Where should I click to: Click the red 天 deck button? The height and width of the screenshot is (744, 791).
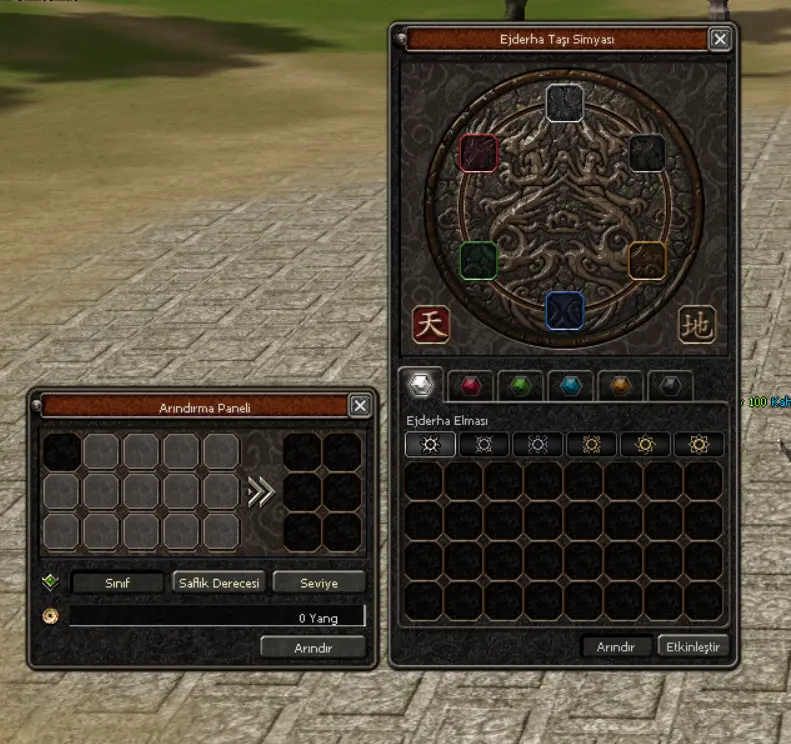[x=431, y=324]
